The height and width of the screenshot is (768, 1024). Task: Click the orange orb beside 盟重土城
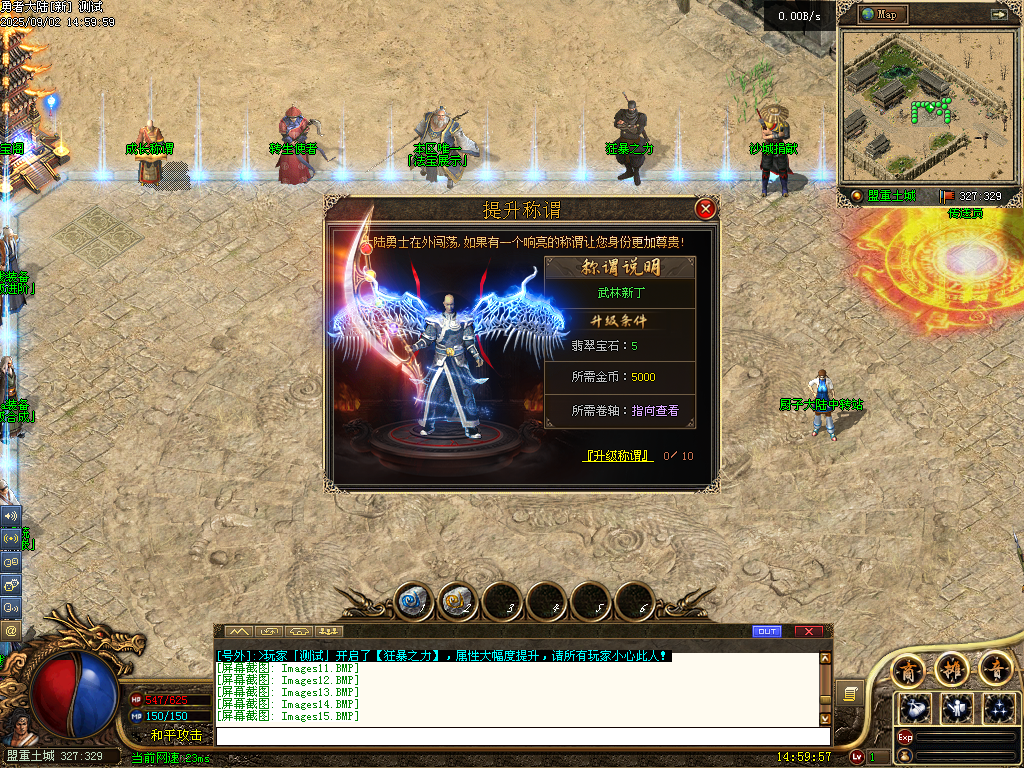pyautogui.click(x=857, y=196)
